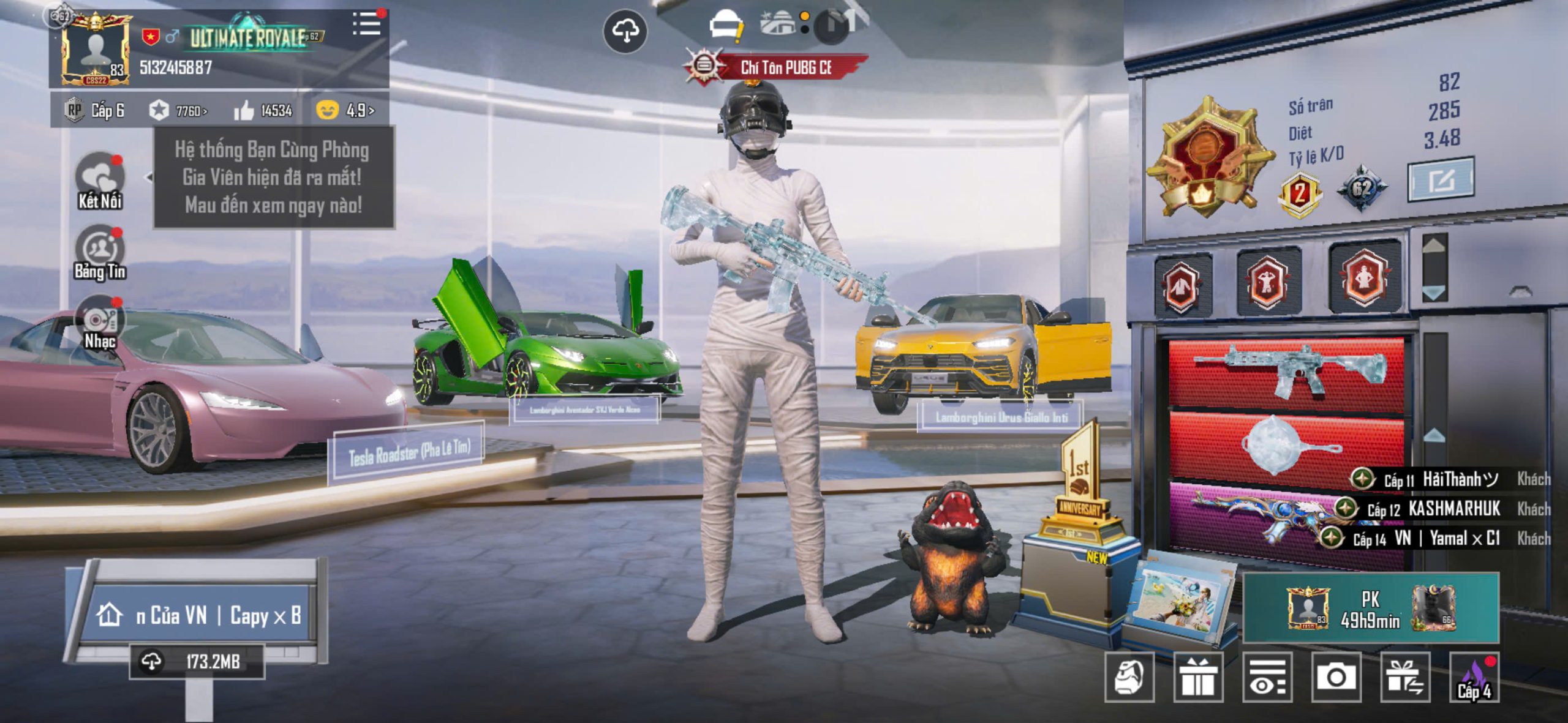The image size is (1568, 723).
Task: View the popularity star 7760 stat
Action: click(x=178, y=111)
